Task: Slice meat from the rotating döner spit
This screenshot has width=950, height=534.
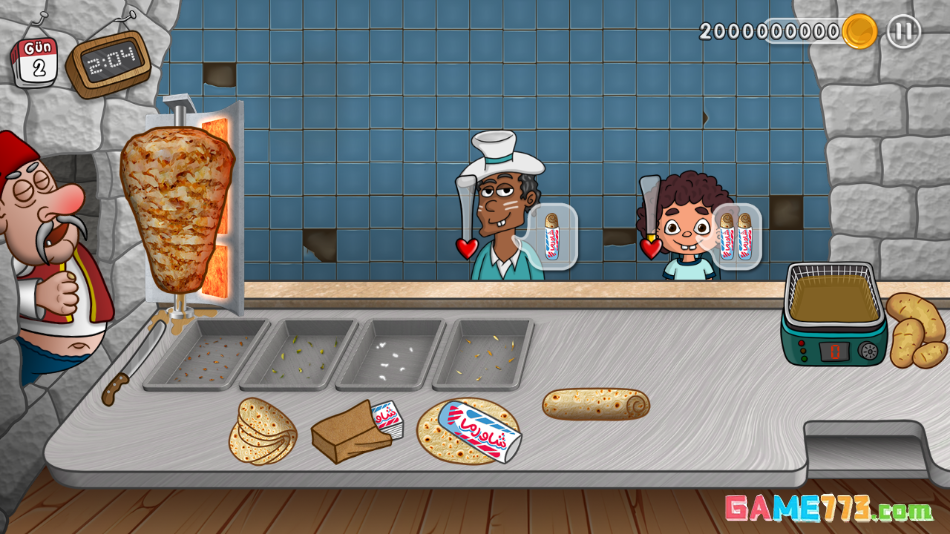Action: tap(177, 210)
